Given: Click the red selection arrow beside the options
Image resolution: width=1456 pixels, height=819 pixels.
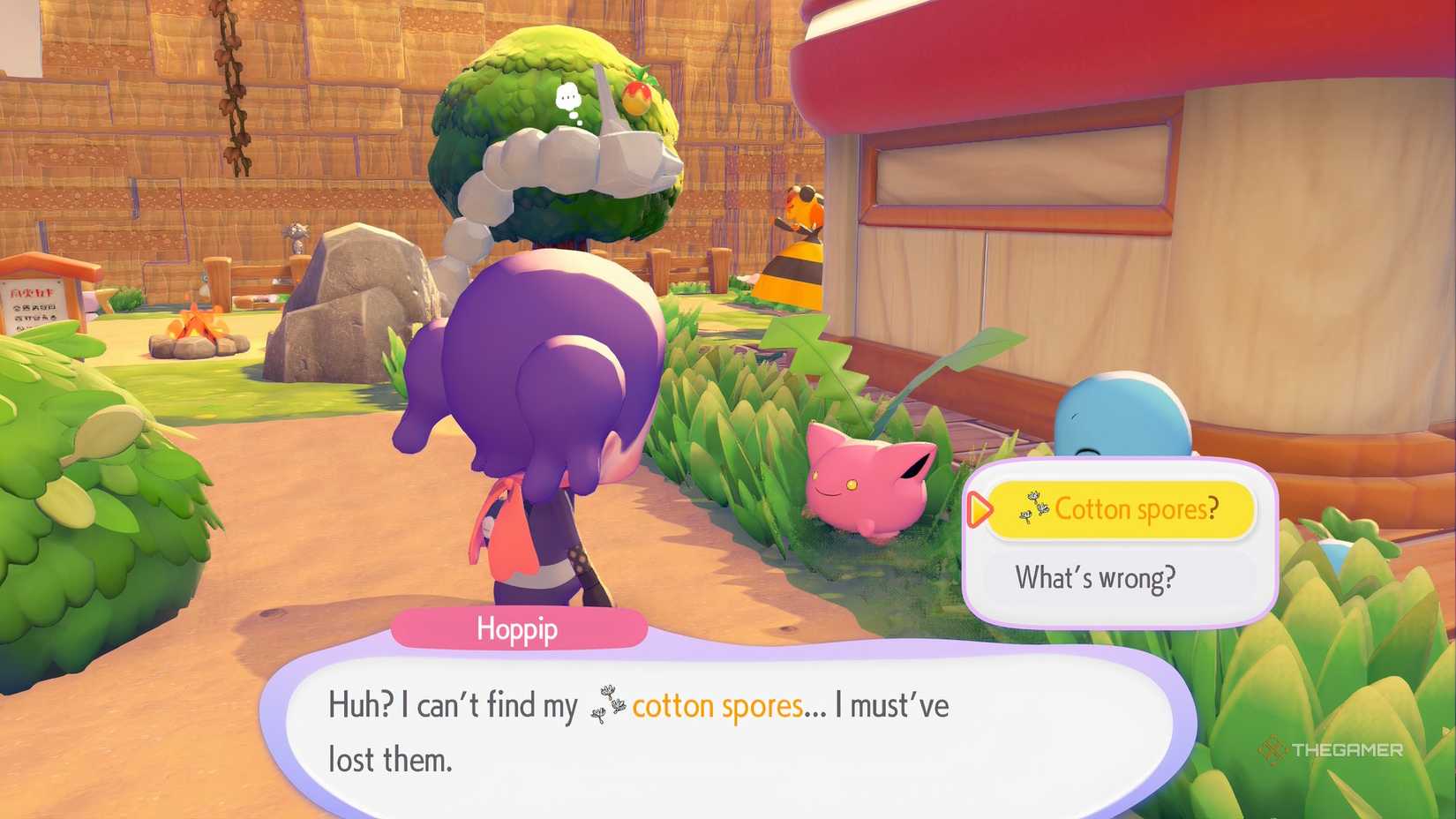Looking at the screenshot, I should click(x=979, y=509).
